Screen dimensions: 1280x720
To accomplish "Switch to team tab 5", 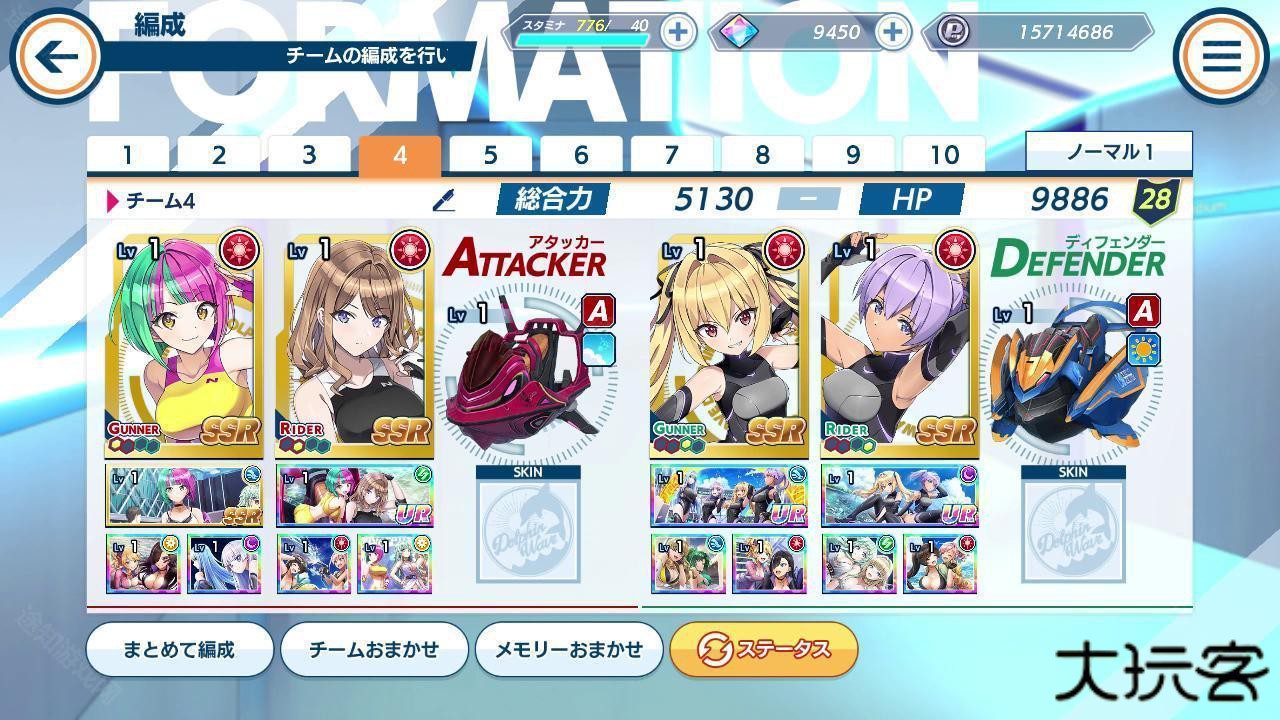I will tap(490, 155).
